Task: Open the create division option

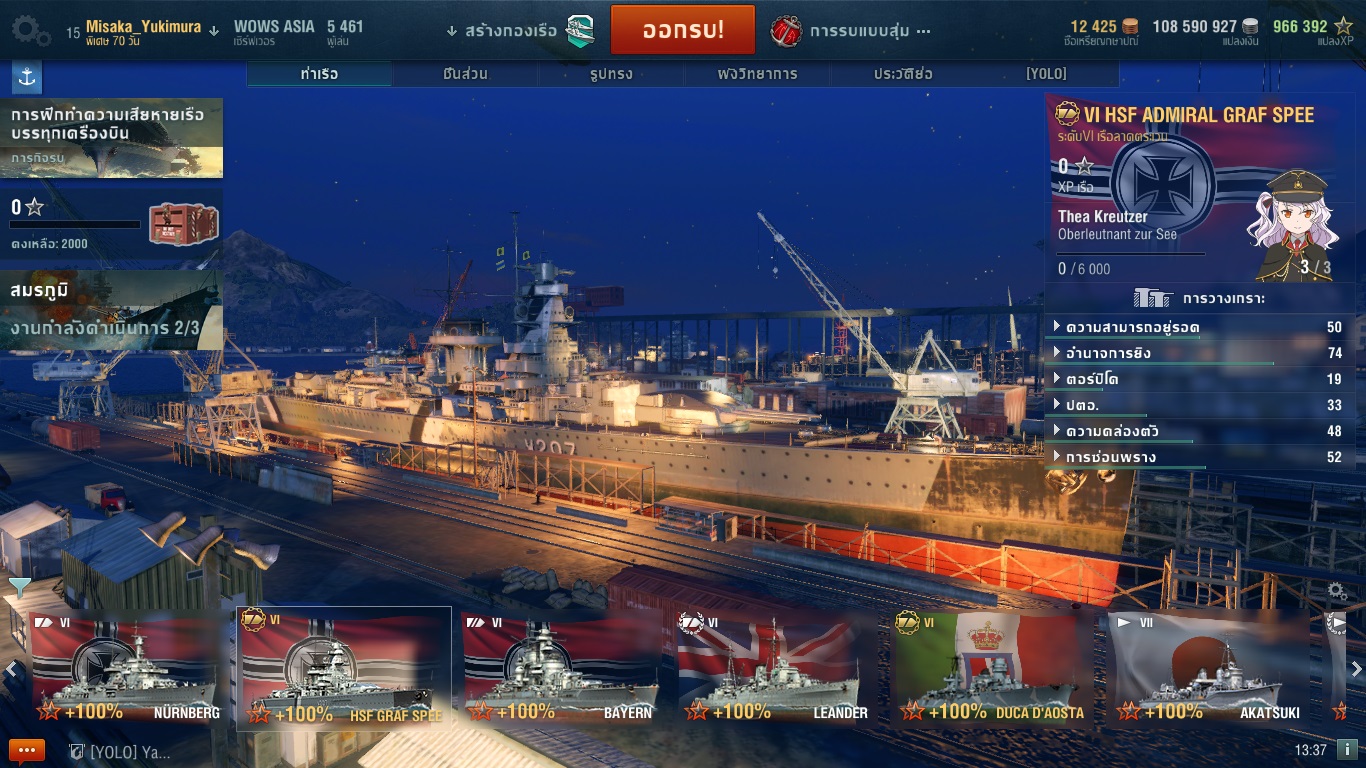Action: click(522, 31)
